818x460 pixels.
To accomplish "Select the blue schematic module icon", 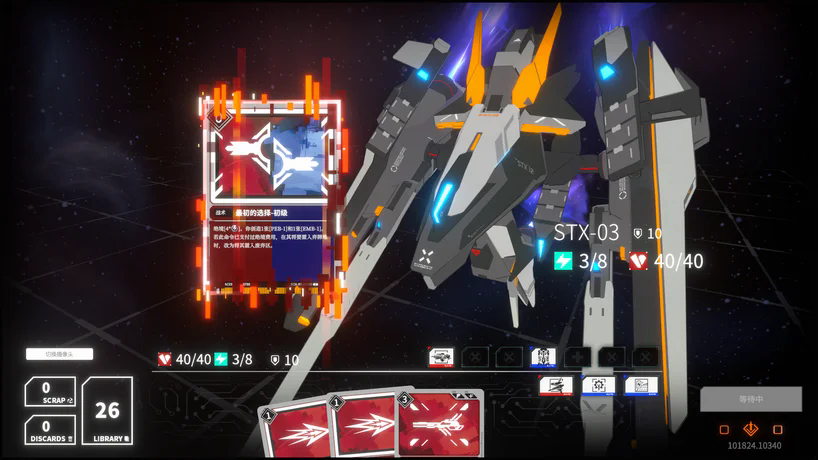I will (x=641, y=385).
